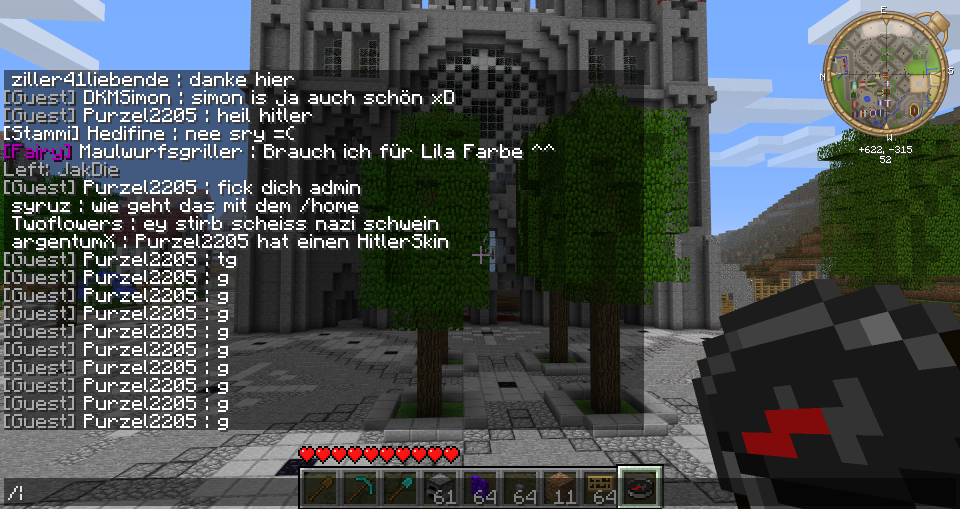
Task: Choose the diamond shovel in the hotbar
Action: point(400,488)
